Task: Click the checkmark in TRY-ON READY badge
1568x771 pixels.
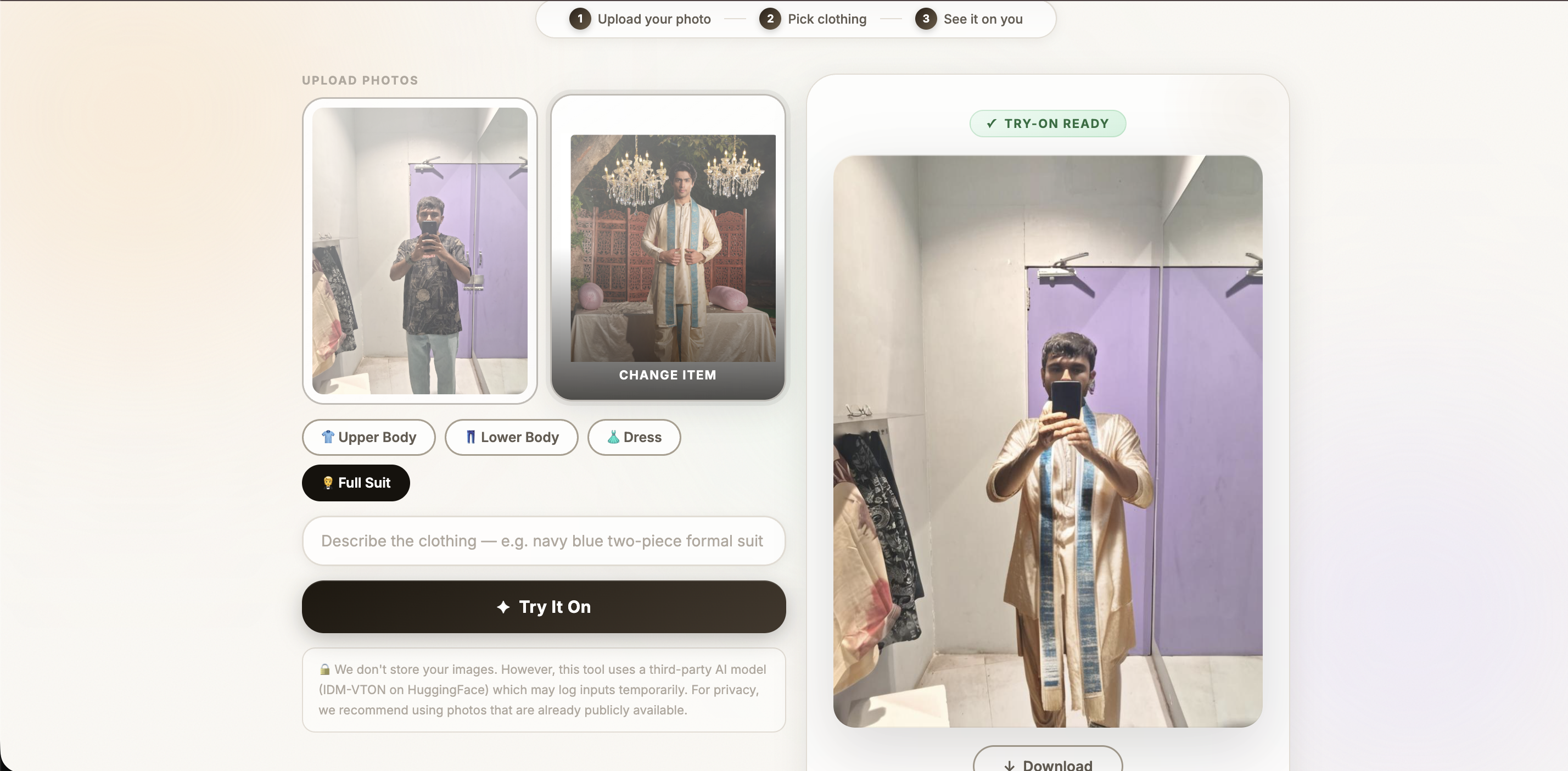Action: click(x=991, y=123)
